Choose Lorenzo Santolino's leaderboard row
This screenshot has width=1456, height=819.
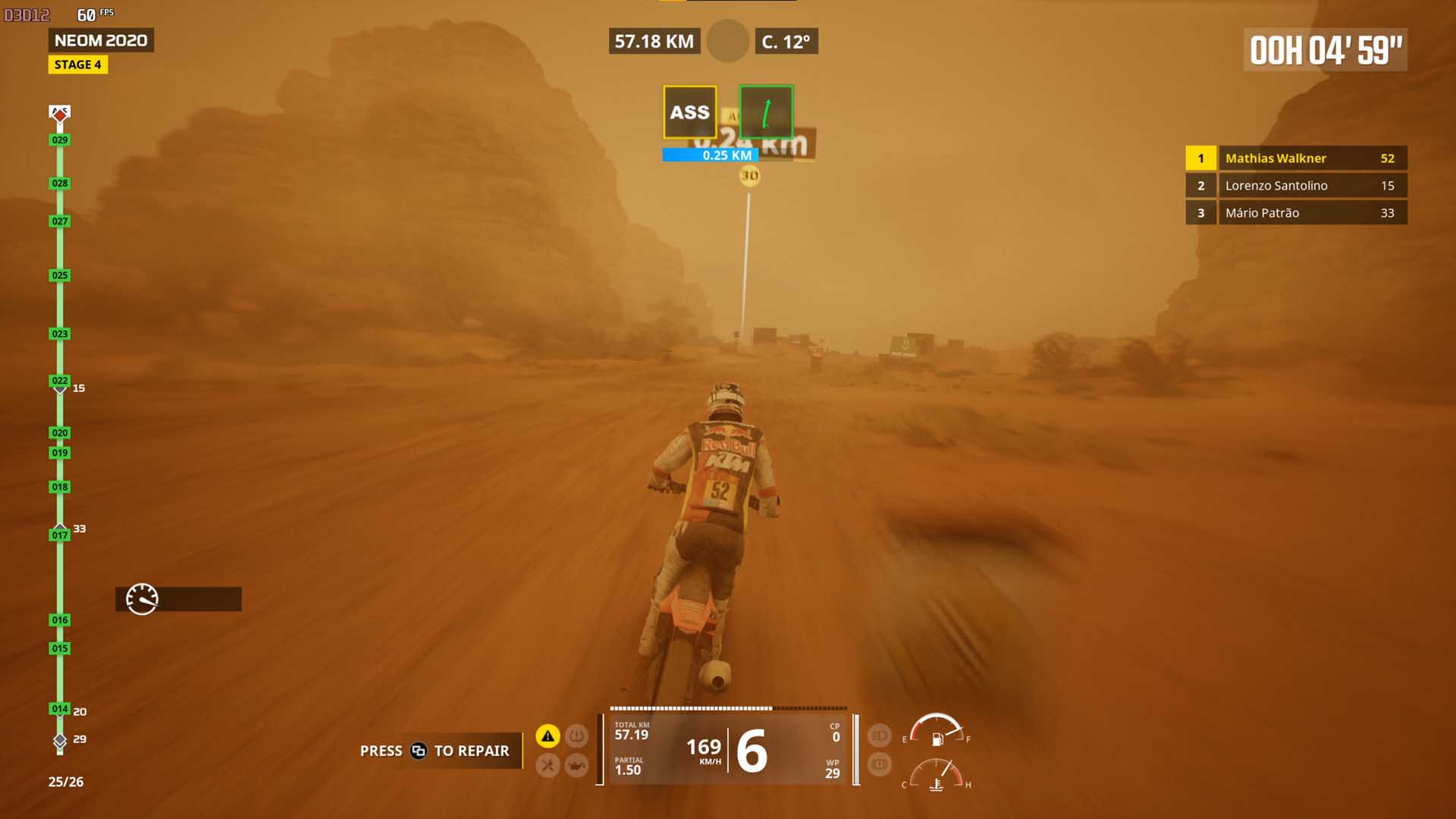[1296, 186]
